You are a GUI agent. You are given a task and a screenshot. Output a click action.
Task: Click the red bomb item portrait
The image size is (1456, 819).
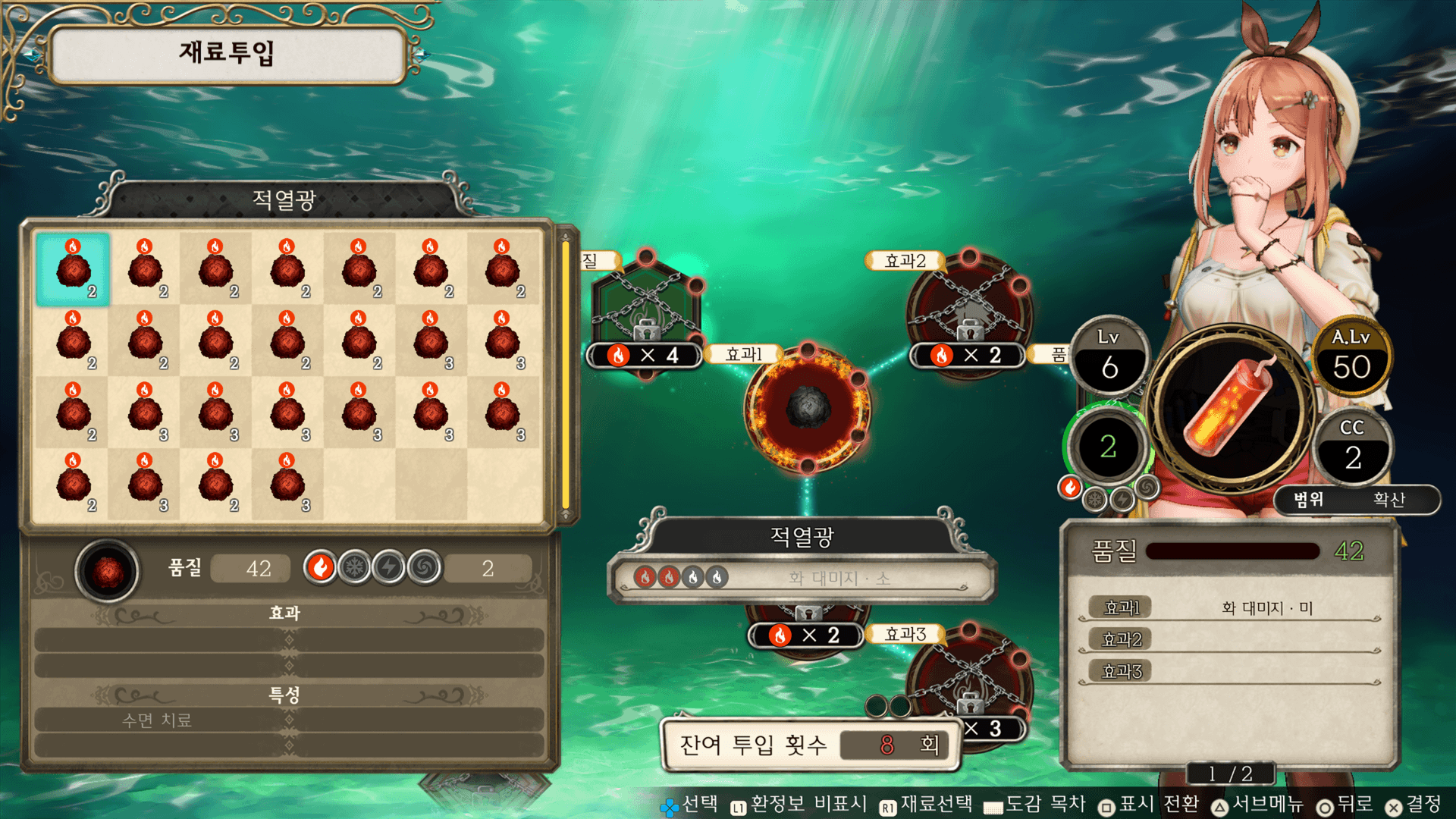coord(1231,408)
